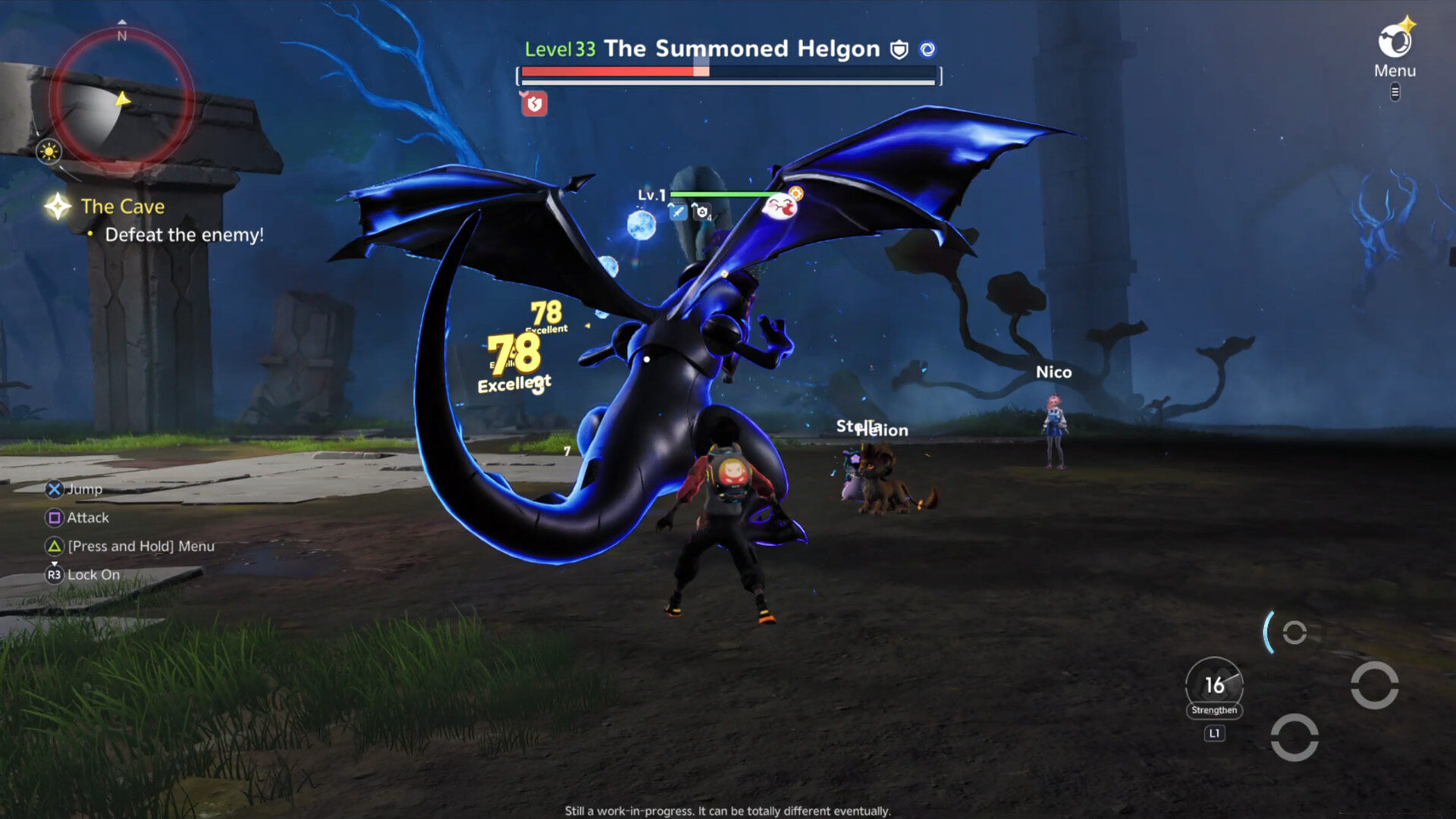Screen dimensions: 1456x819
Task: Select the Defeat the enemy objective text
Action: (x=184, y=235)
